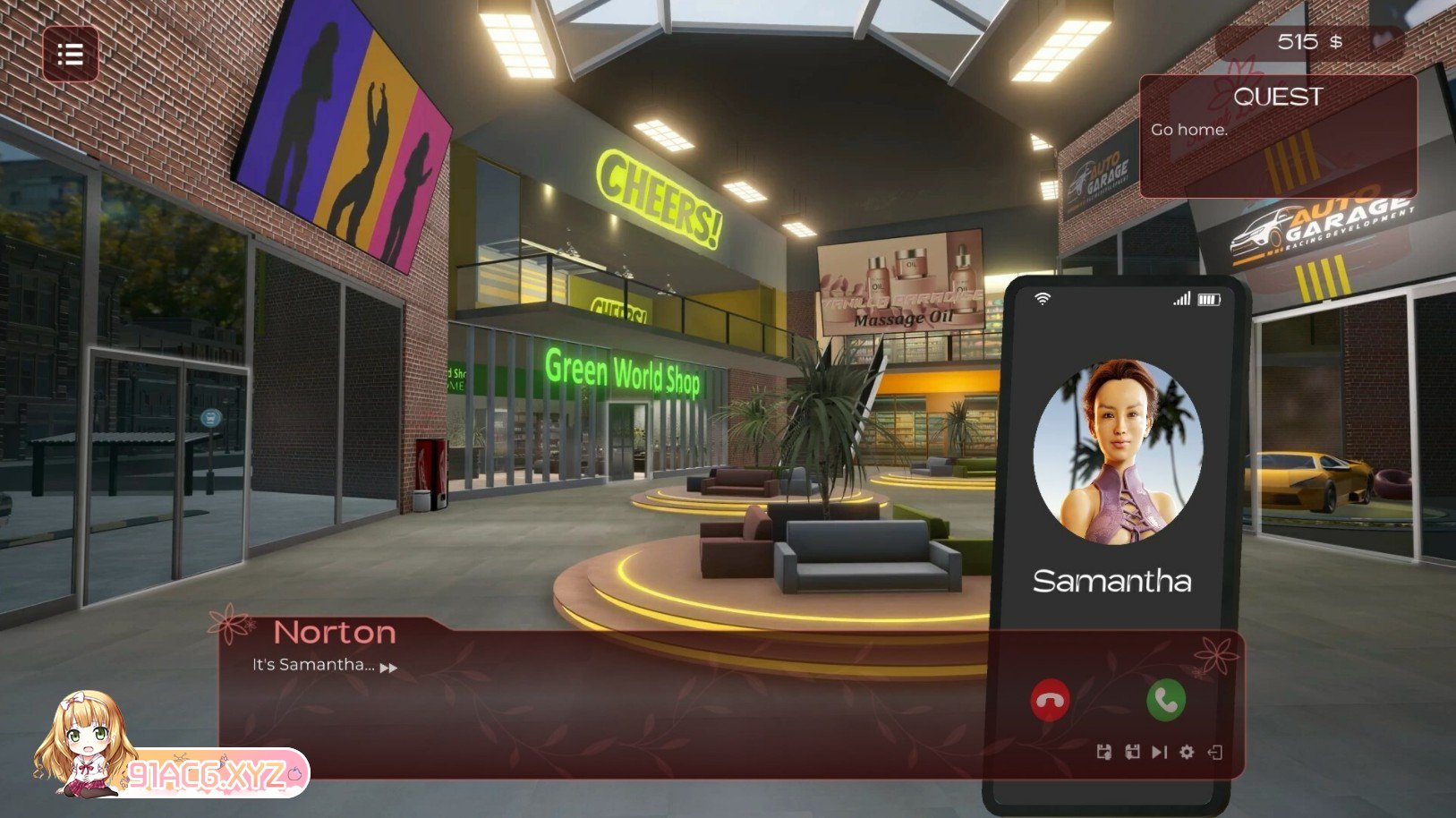Image resolution: width=1456 pixels, height=818 pixels.
Task: Open the hamburger menu button
Action: pos(71,55)
